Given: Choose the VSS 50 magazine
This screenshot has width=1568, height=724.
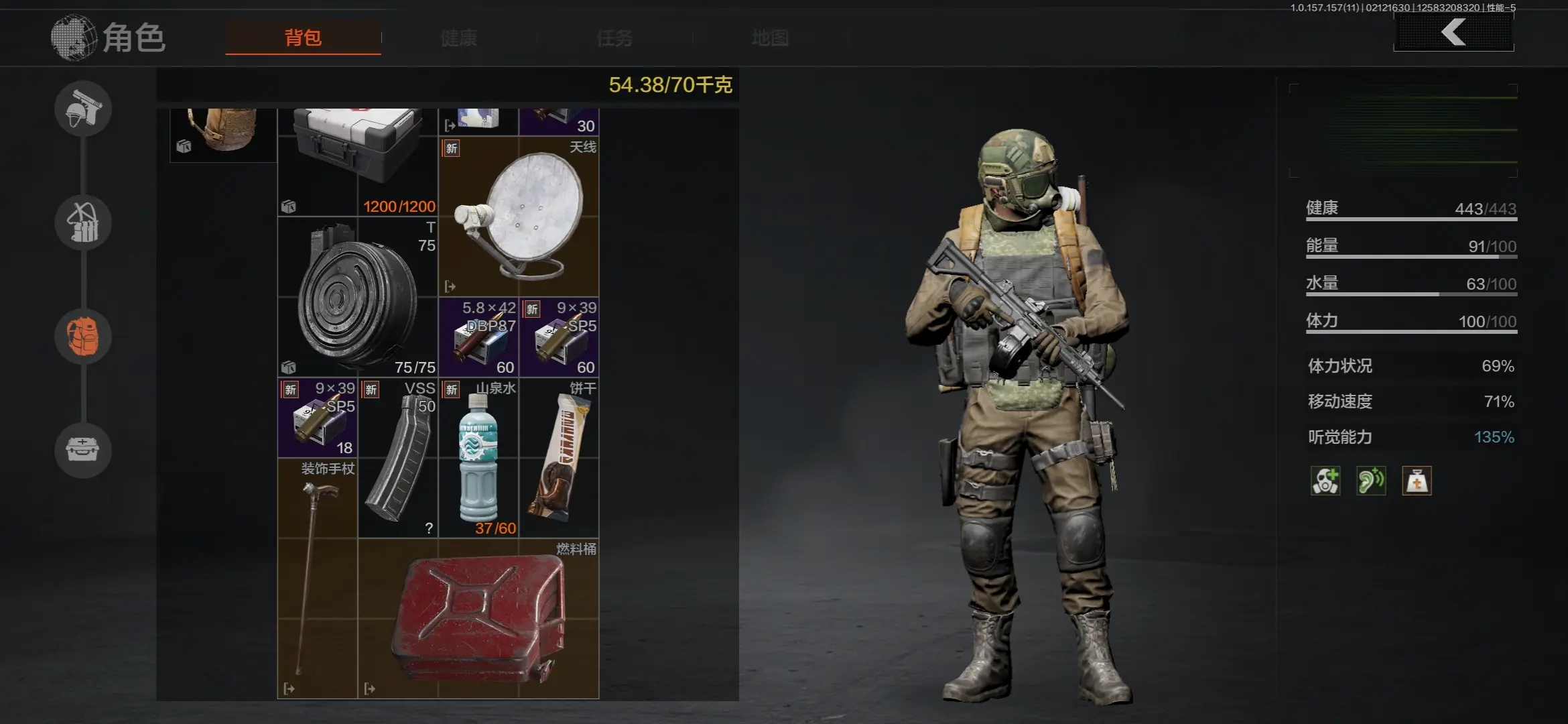Looking at the screenshot, I should (398, 458).
